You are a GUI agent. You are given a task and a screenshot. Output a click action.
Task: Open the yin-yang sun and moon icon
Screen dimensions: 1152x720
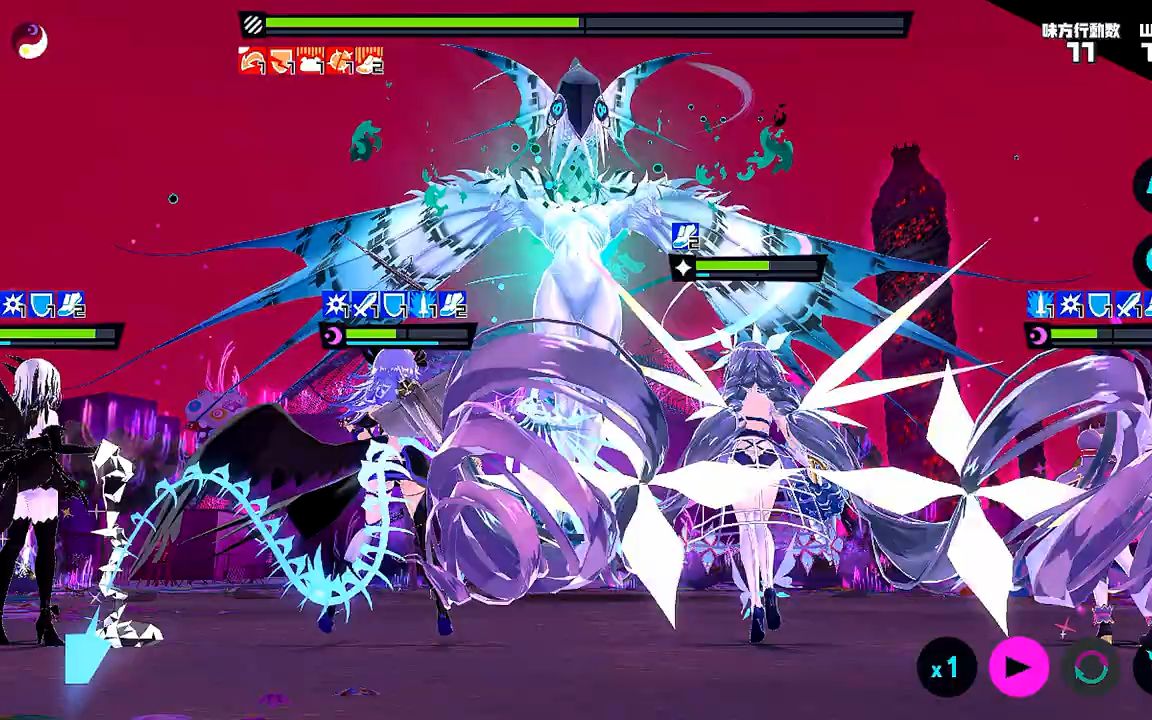(x=30, y=41)
